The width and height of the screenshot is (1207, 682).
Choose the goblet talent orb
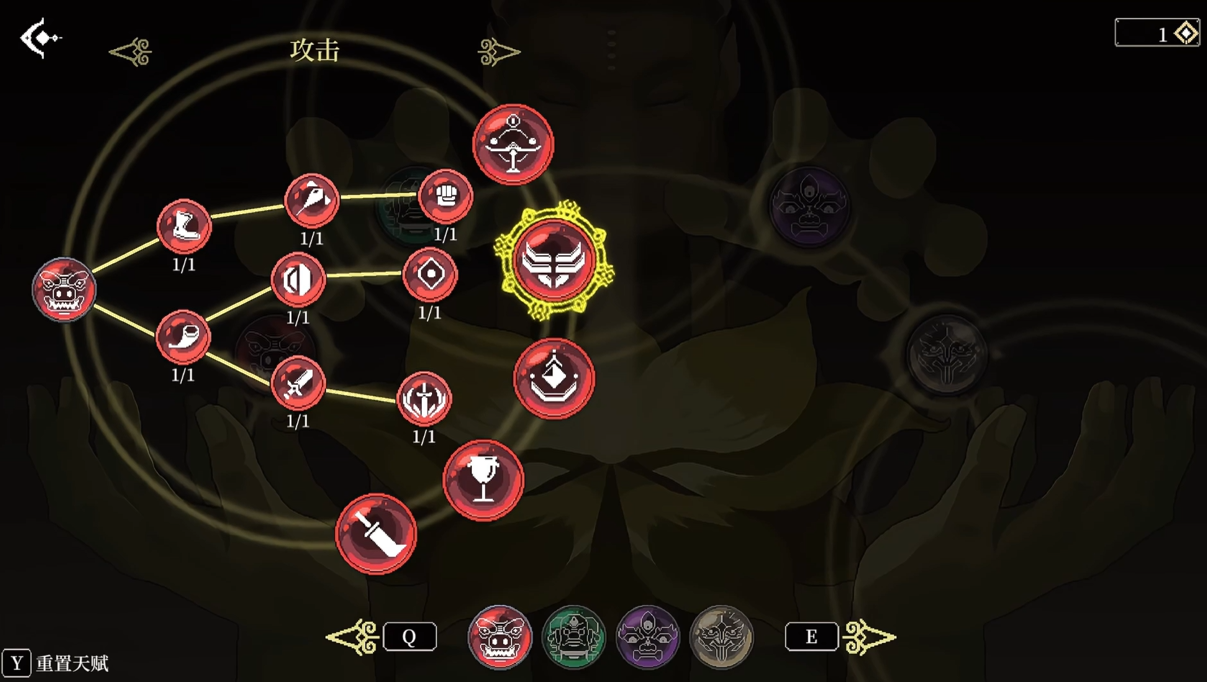(x=483, y=481)
